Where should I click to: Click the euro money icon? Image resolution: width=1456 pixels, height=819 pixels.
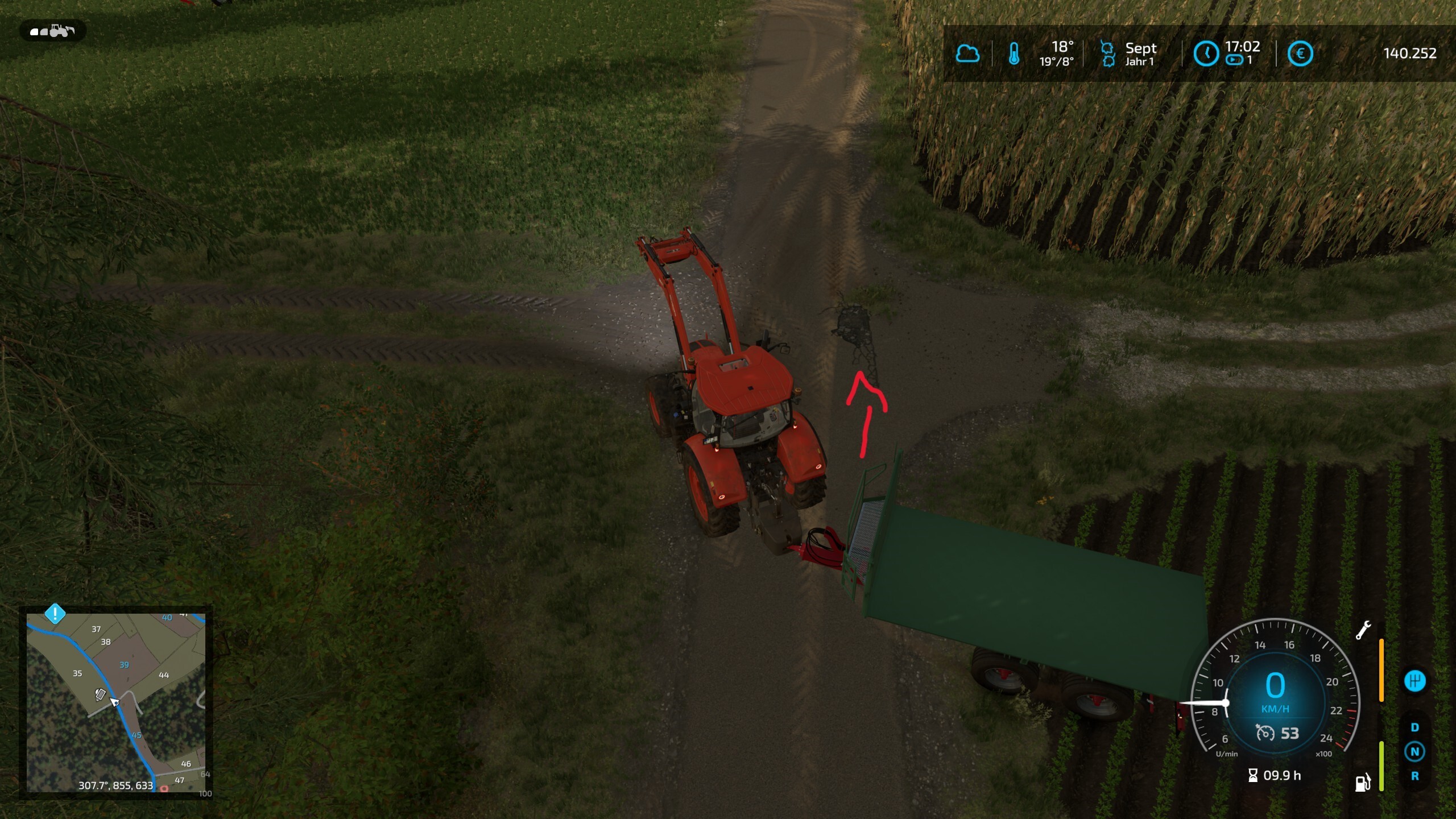[x=1300, y=54]
